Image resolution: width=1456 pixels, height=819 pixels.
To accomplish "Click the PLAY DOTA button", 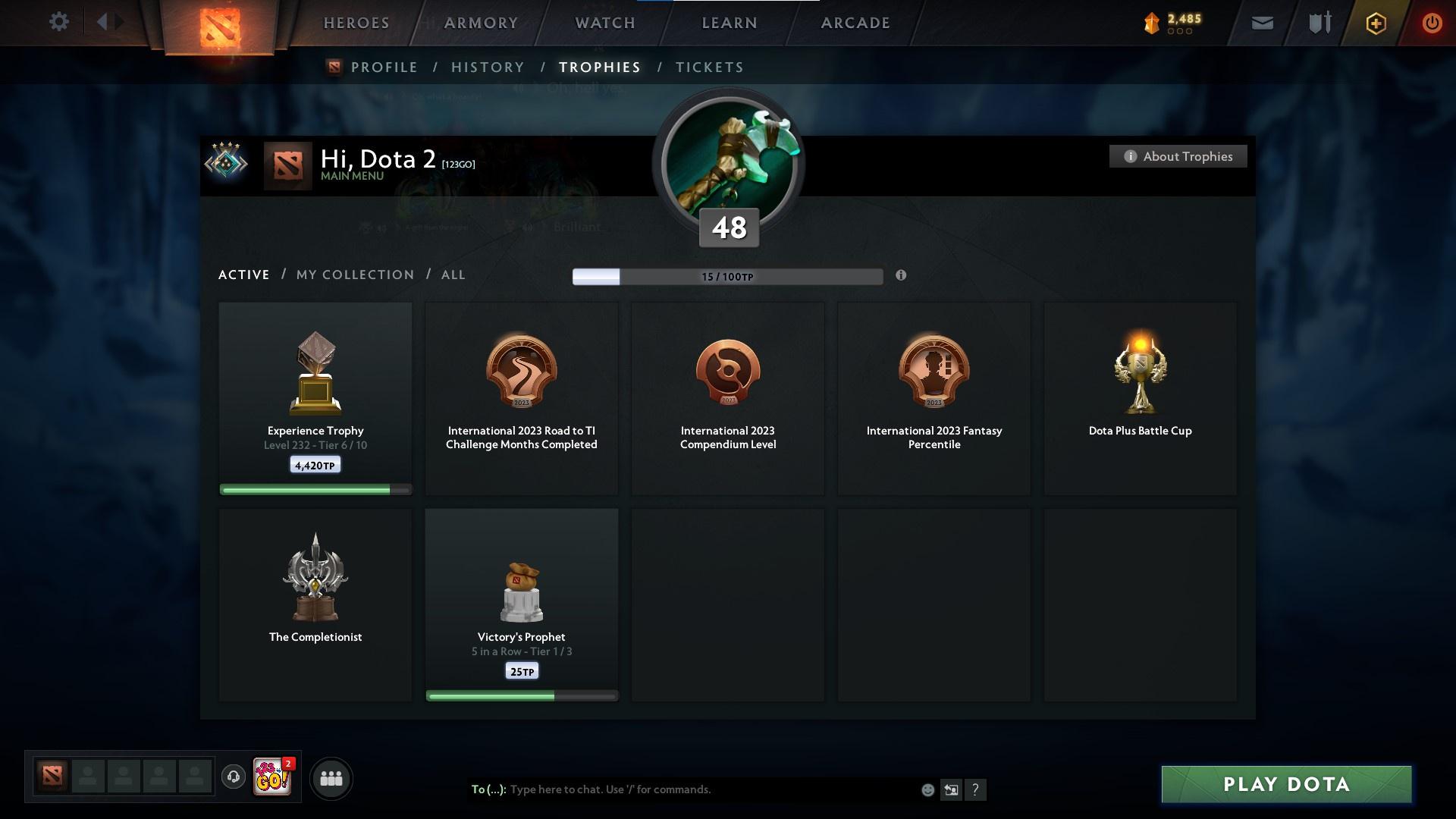I will (x=1285, y=785).
